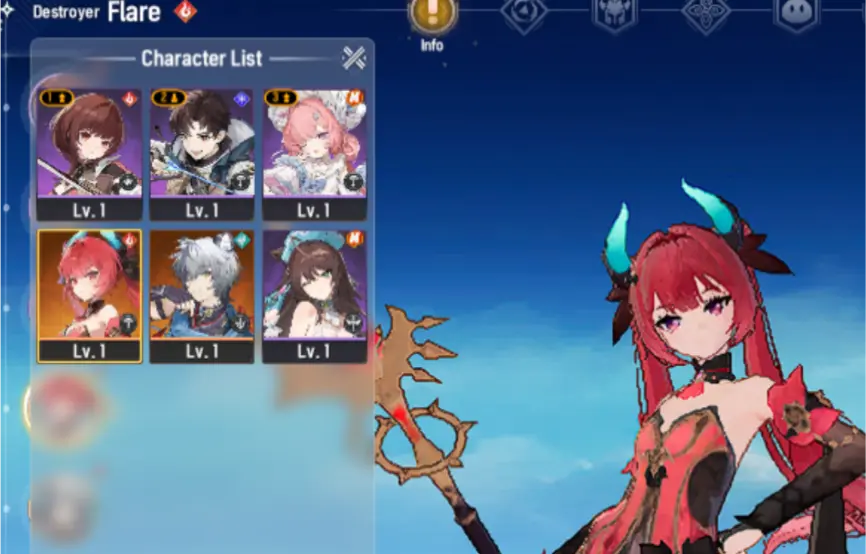Switch to the helmet armor tab
Image resolution: width=866 pixels, height=554 pixels.
(x=613, y=14)
